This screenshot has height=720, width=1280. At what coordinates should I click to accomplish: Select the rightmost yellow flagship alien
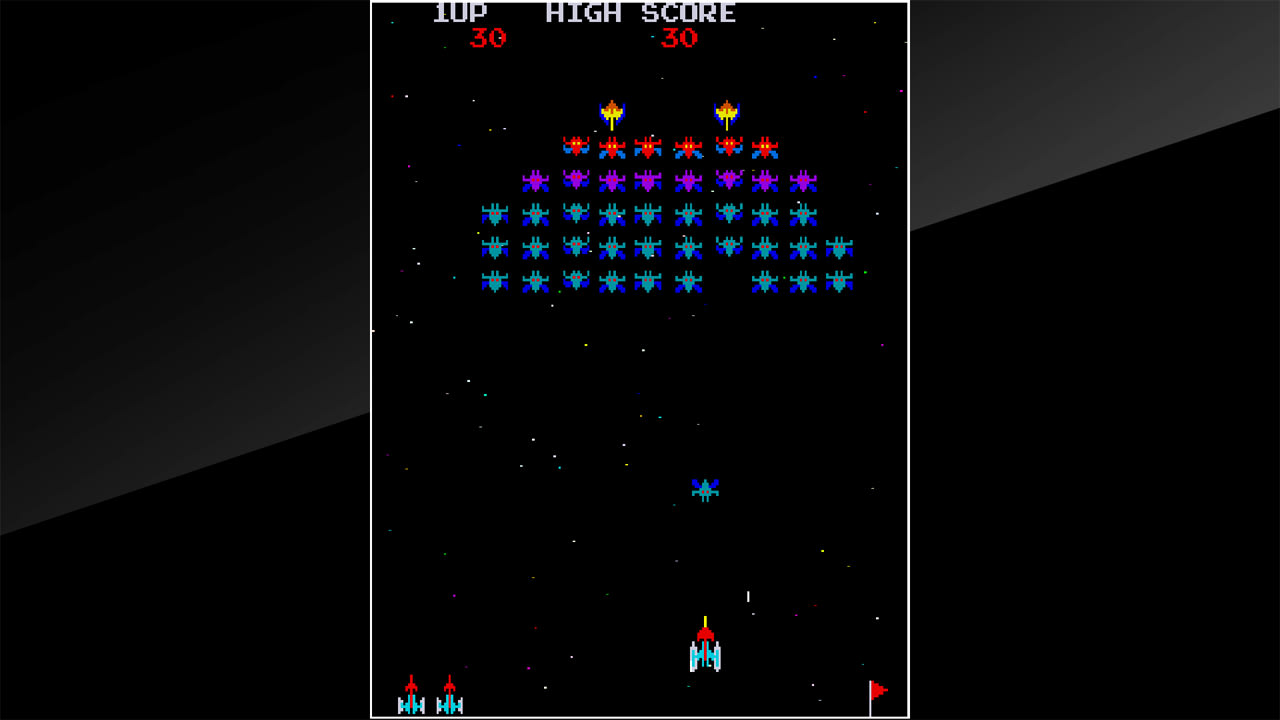click(x=728, y=110)
